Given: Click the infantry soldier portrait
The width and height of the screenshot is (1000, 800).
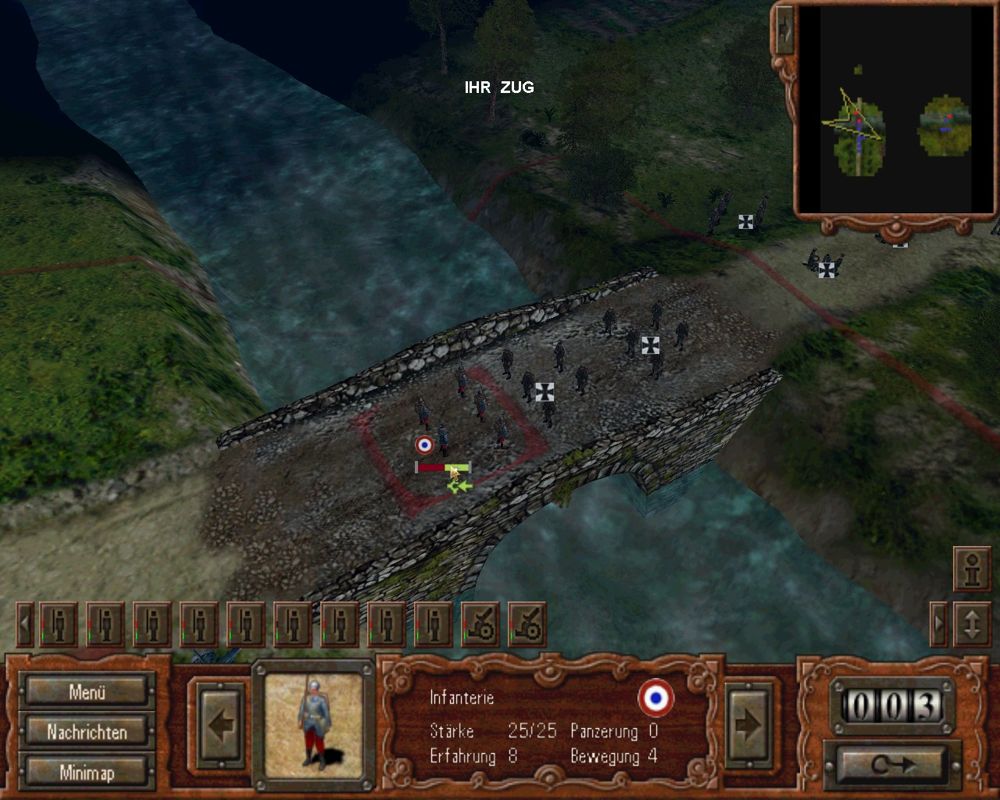Looking at the screenshot, I should coord(313,722).
